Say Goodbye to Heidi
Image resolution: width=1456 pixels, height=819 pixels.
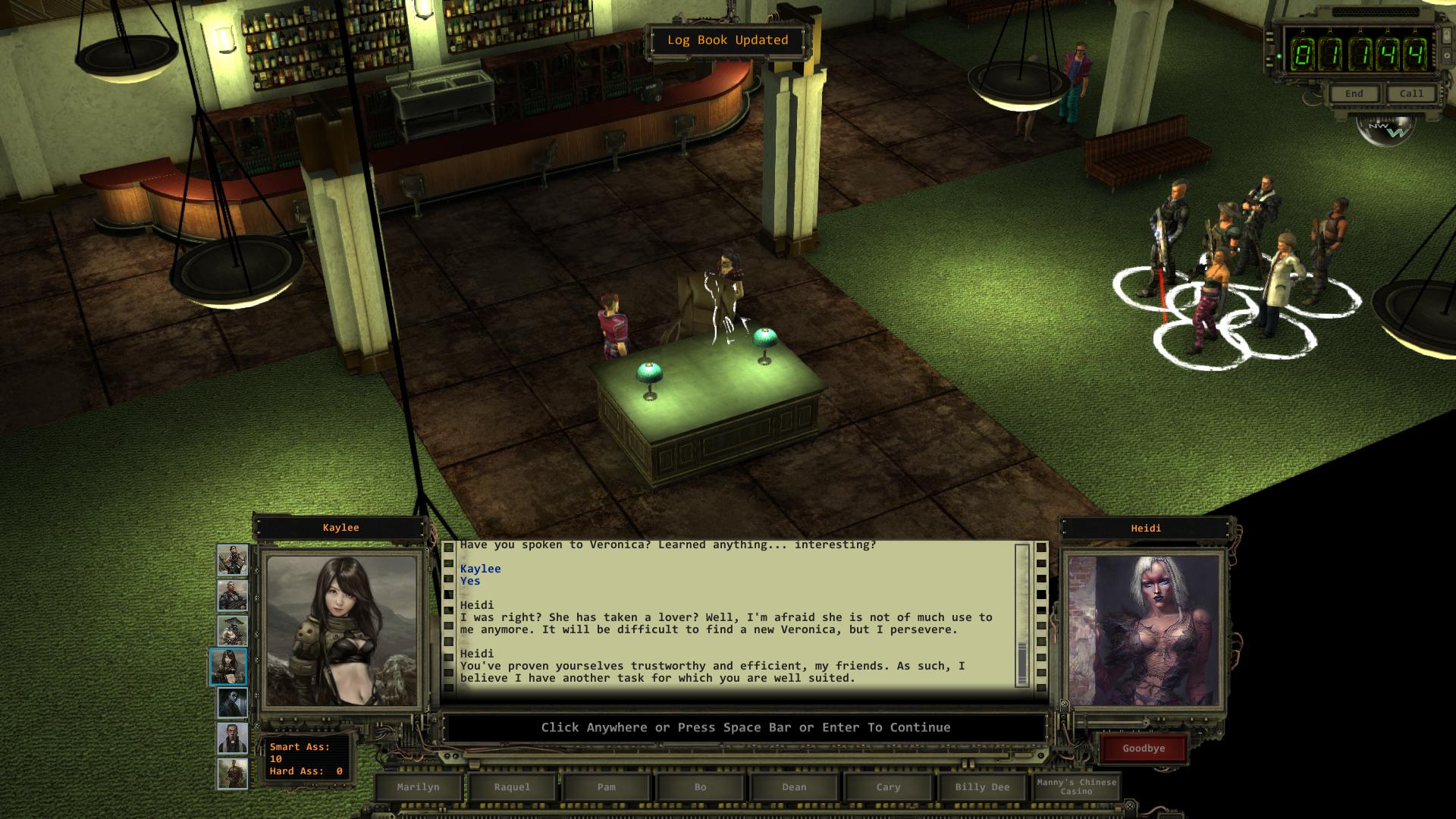click(x=1144, y=748)
